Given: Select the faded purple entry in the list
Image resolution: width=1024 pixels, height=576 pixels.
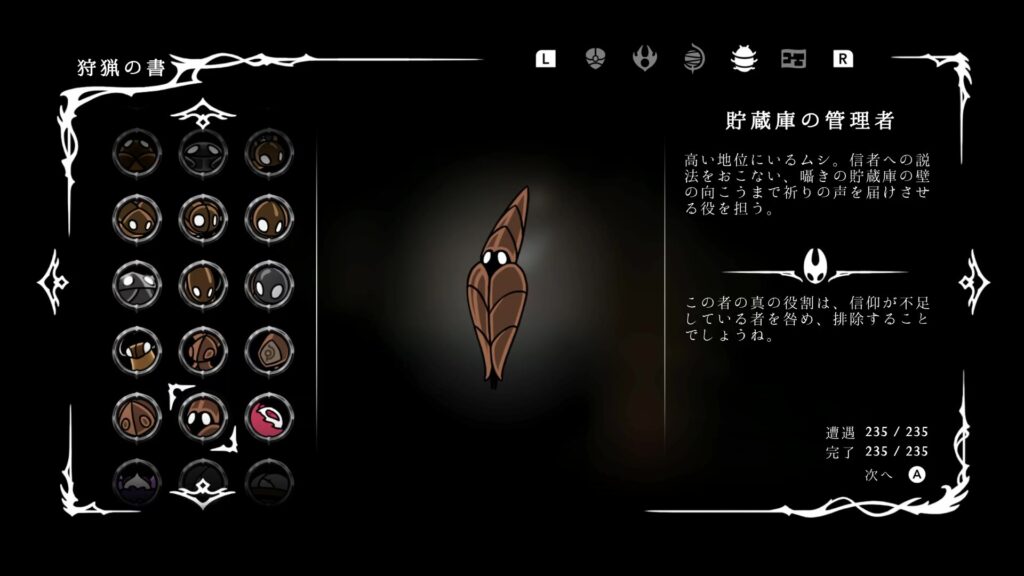Looking at the screenshot, I should pyautogui.click(x=136, y=478).
